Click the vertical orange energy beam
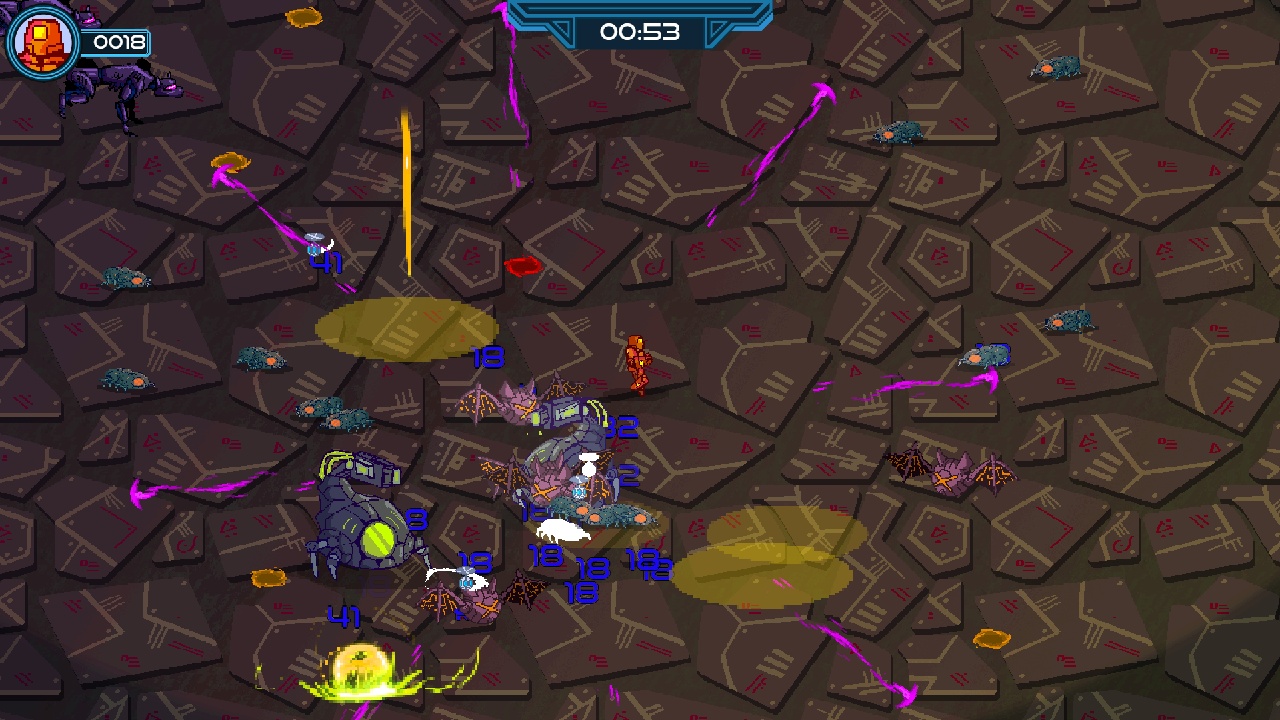The height and width of the screenshot is (720, 1280). (406, 190)
